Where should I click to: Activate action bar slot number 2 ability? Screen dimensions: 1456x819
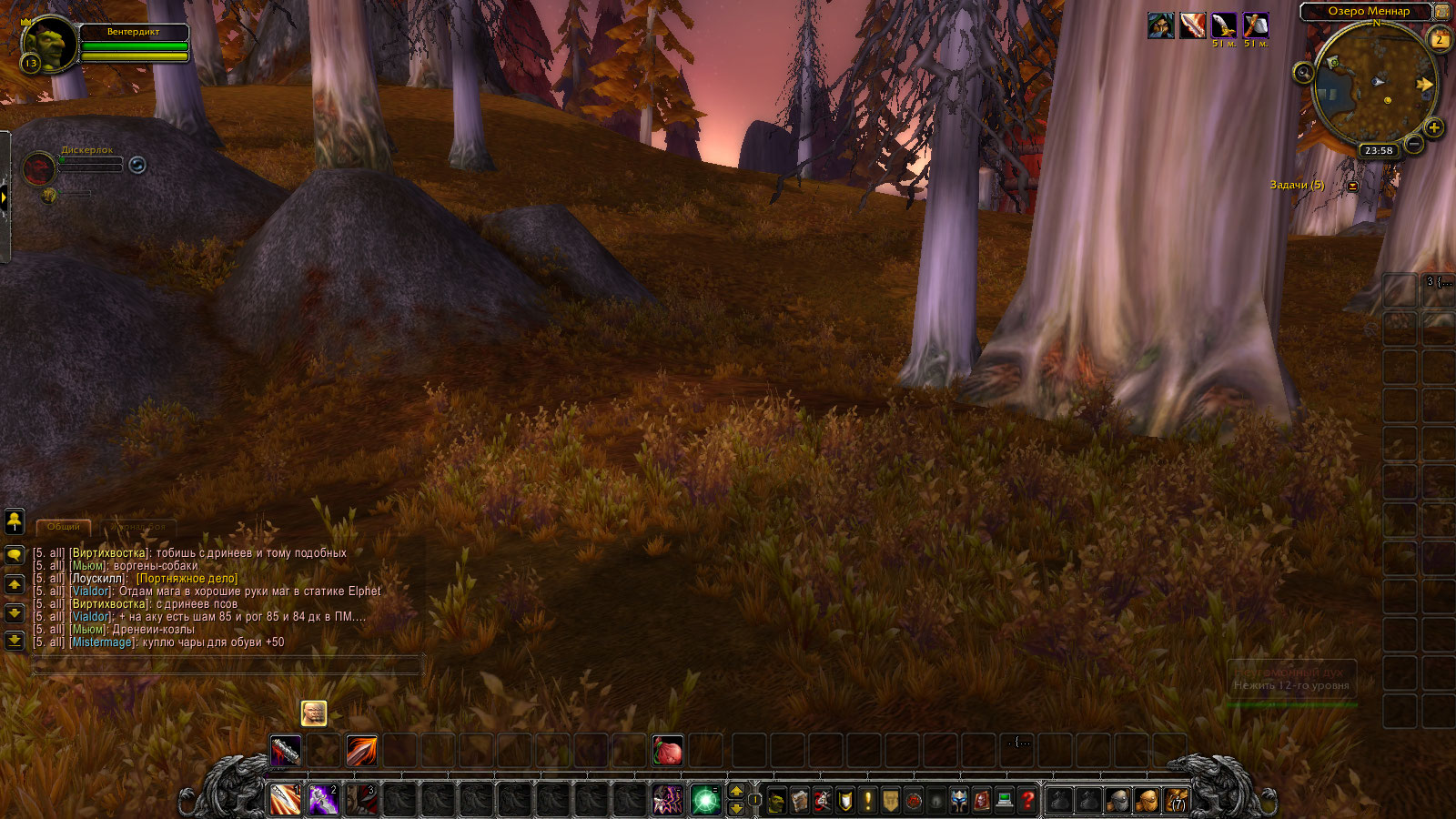(x=323, y=801)
